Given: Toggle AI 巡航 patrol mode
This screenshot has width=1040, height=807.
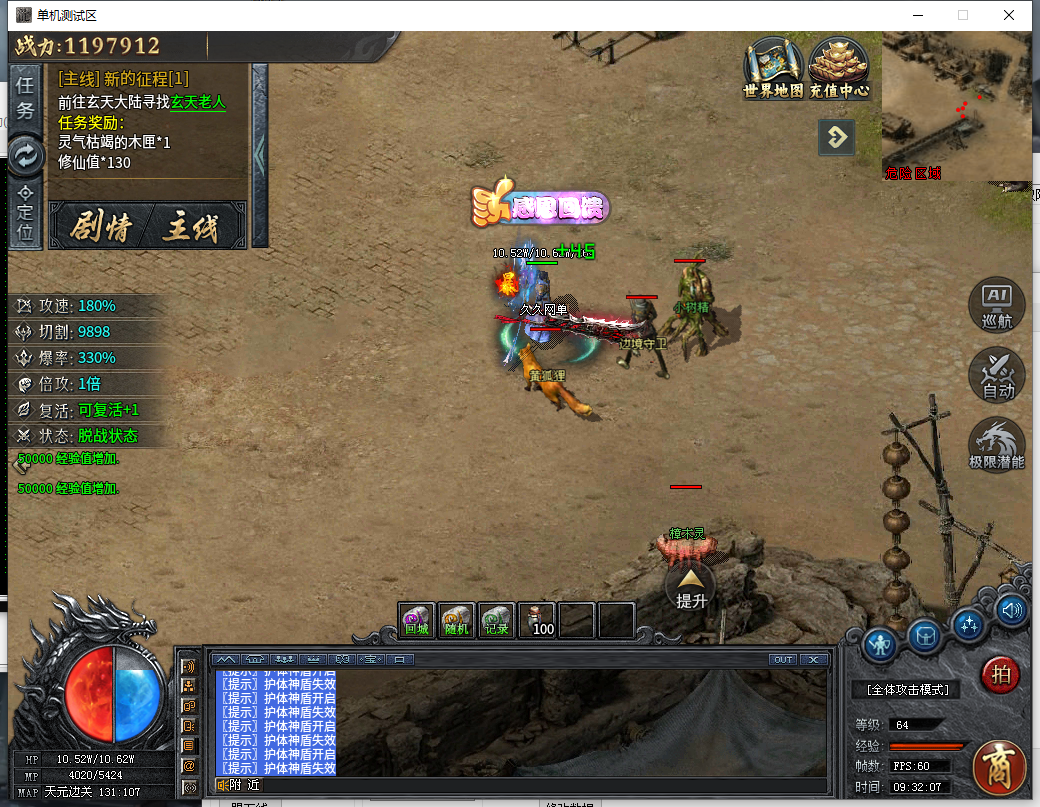Looking at the screenshot, I should click(997, 305).
